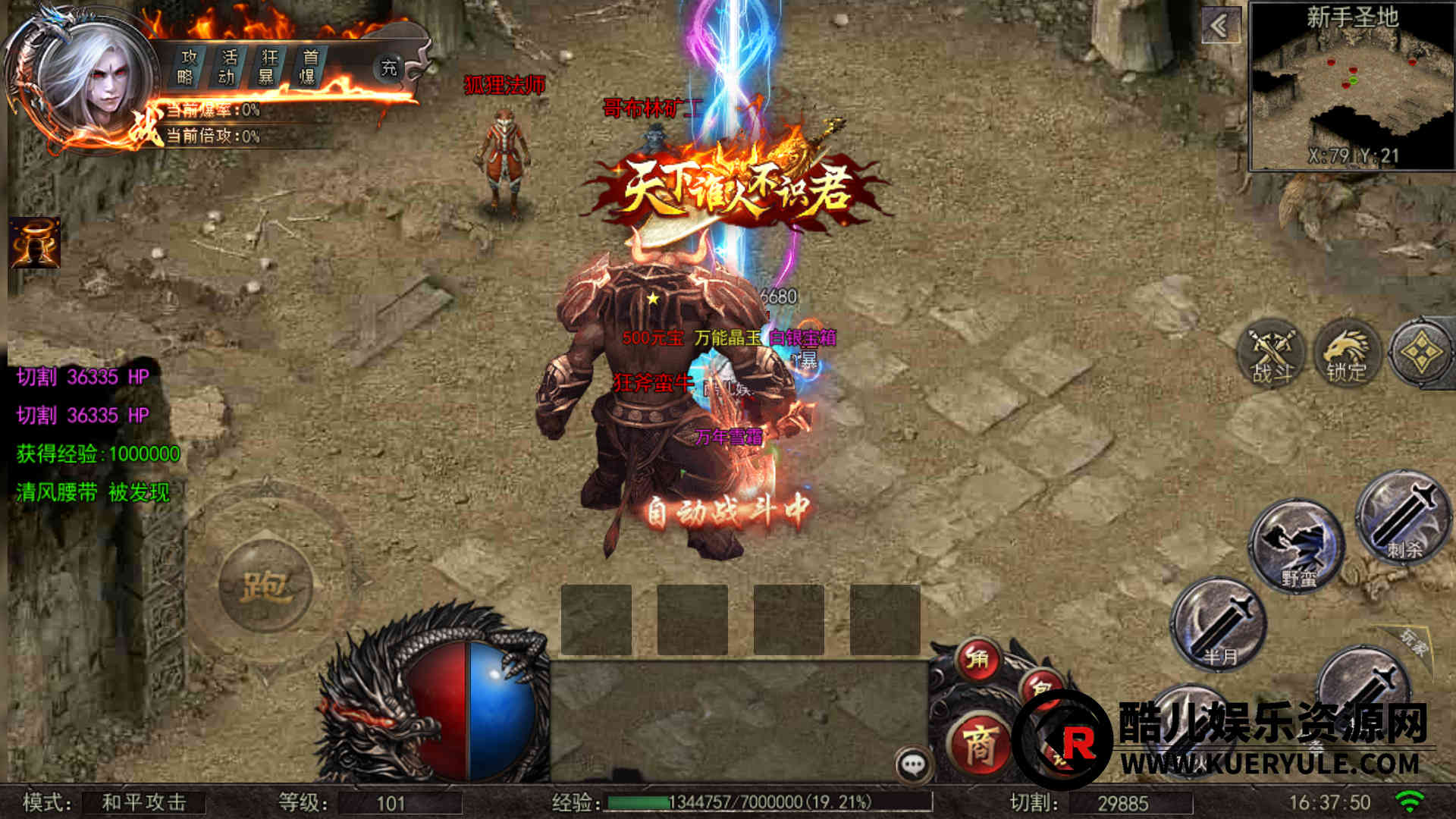Open the 攻略 guide button
This screenshot has height=819, width=1456.
coord(187,67)
